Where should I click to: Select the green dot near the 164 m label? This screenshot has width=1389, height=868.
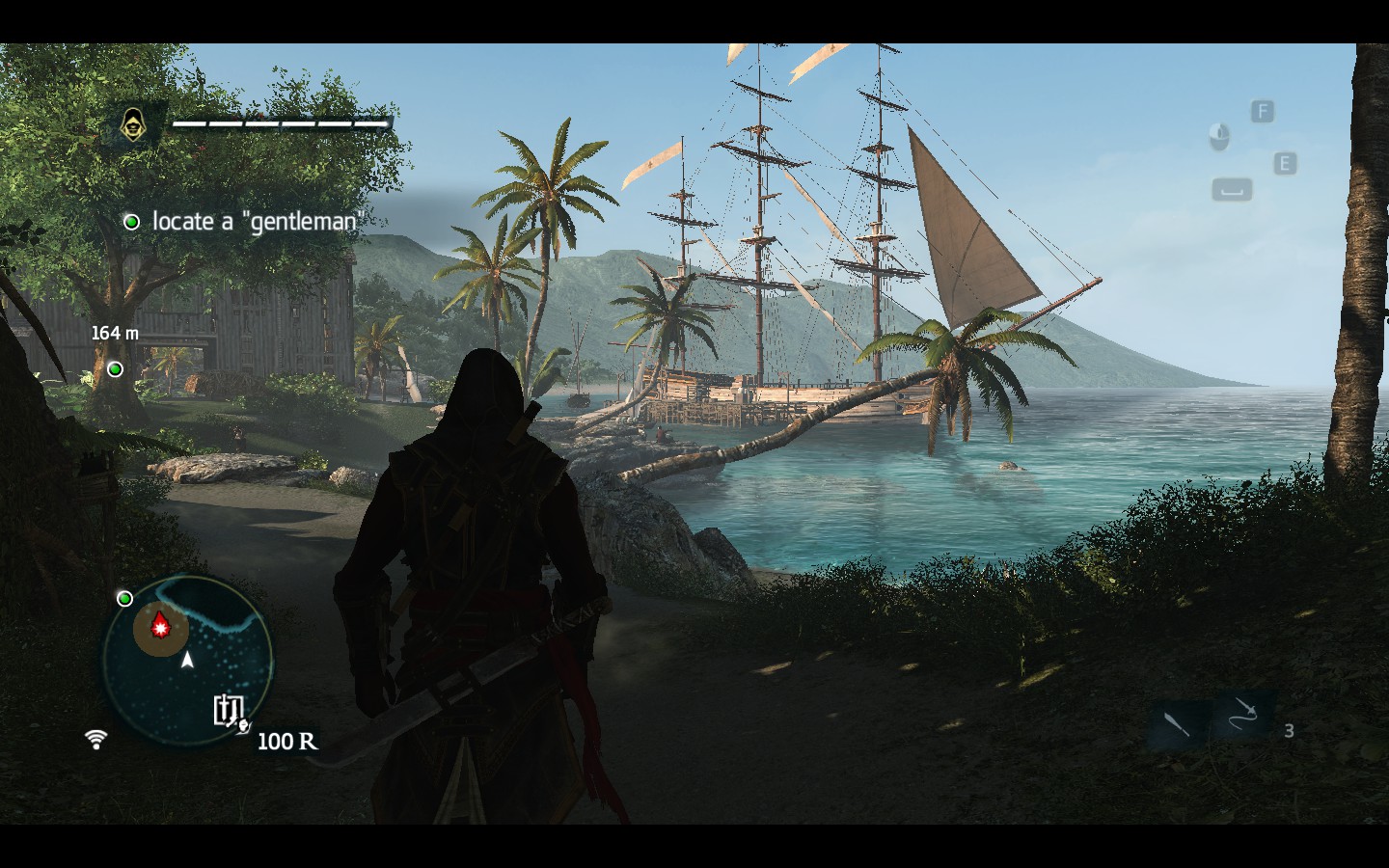(x=115, y=368)
